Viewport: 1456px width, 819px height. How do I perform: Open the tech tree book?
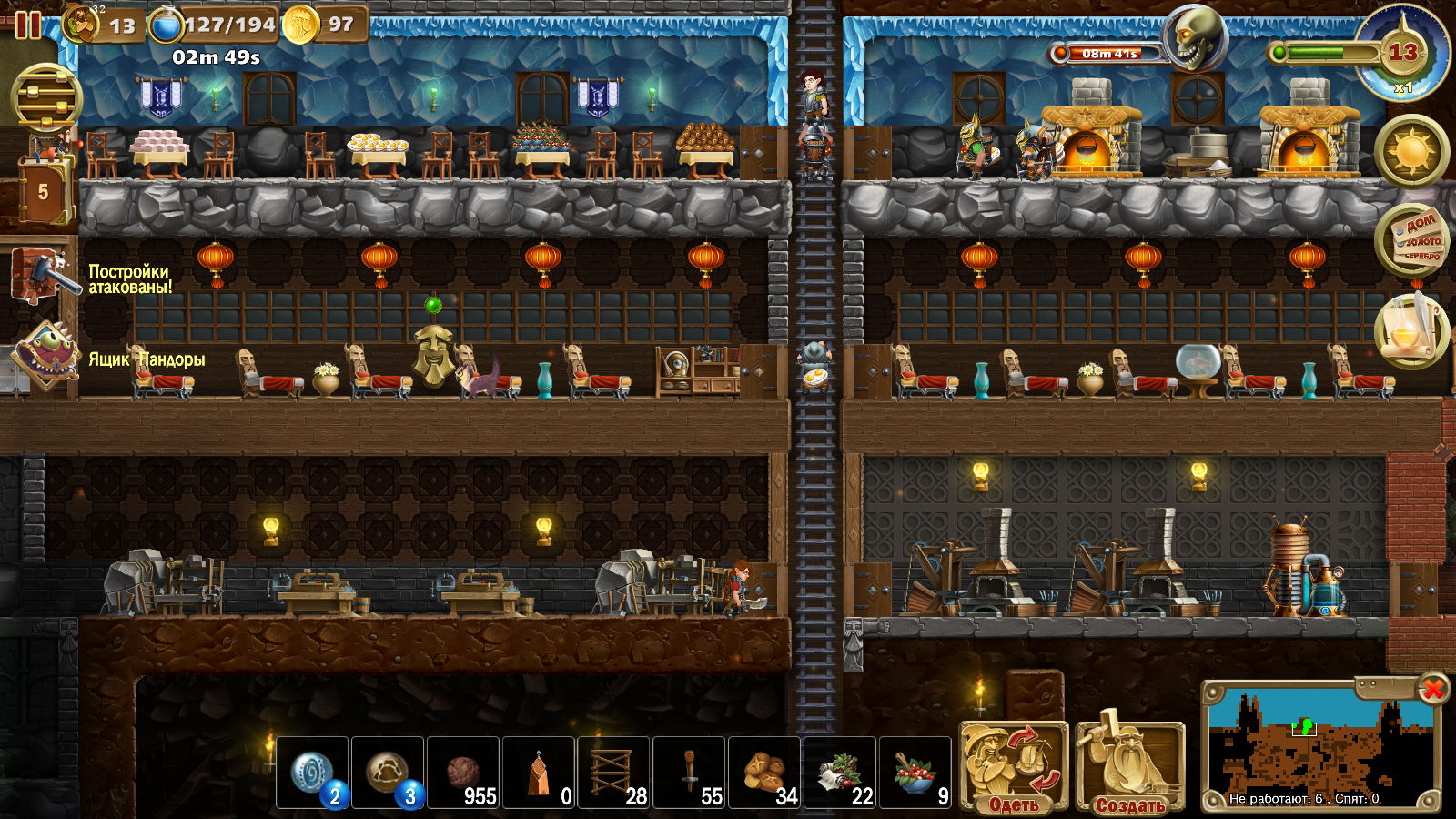[x=43, y=190]
